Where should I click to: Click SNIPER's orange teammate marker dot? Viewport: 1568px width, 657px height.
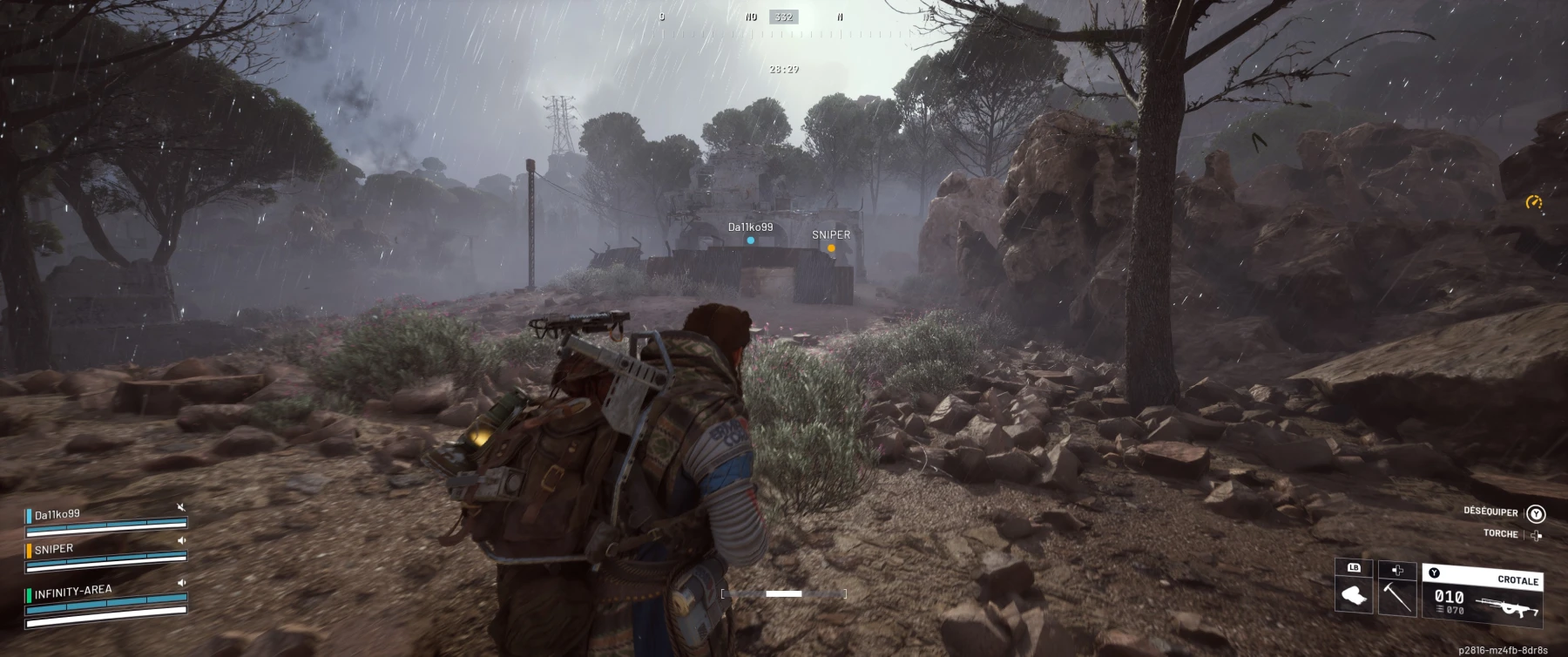click(831, 248)
